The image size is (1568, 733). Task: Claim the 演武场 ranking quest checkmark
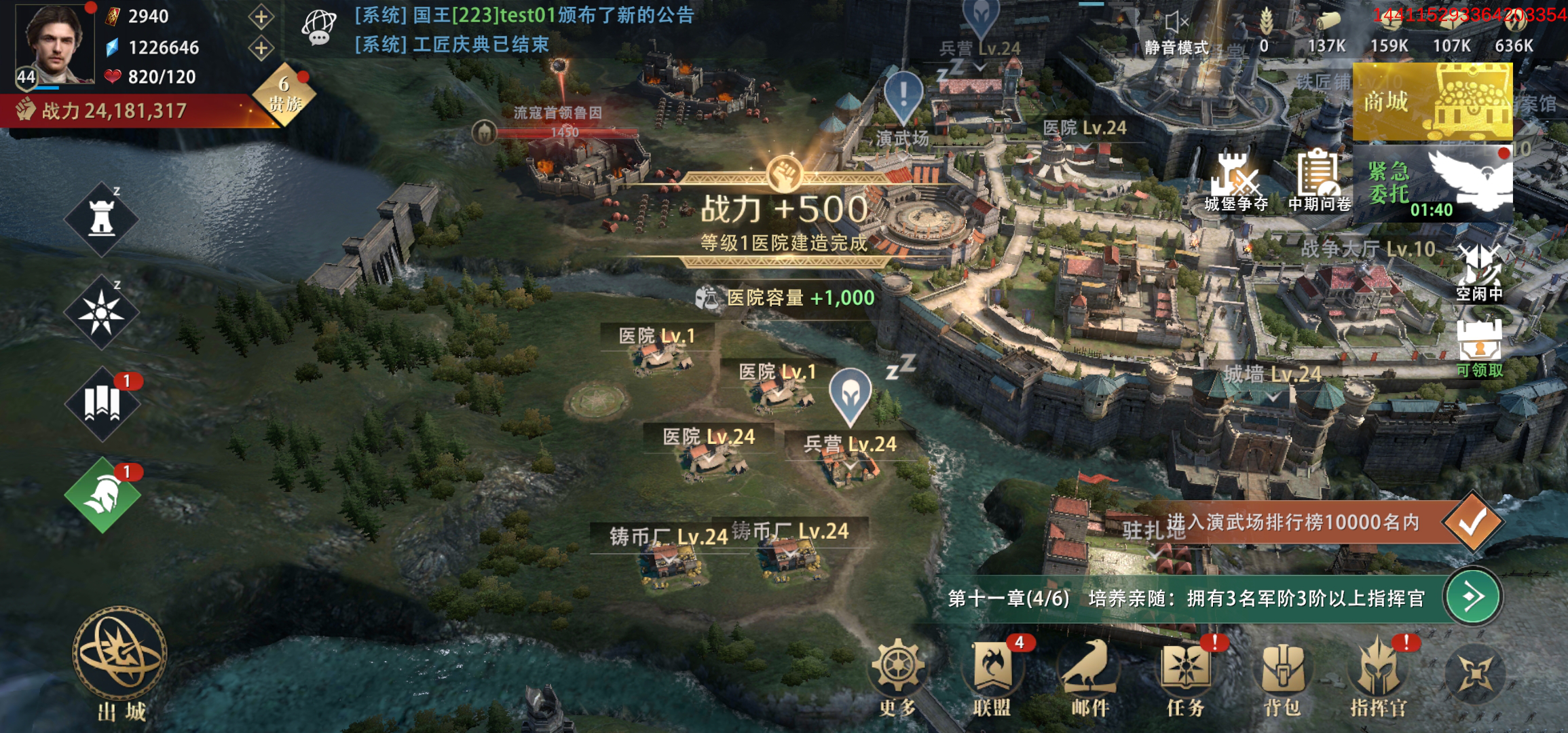point(1472,522)
